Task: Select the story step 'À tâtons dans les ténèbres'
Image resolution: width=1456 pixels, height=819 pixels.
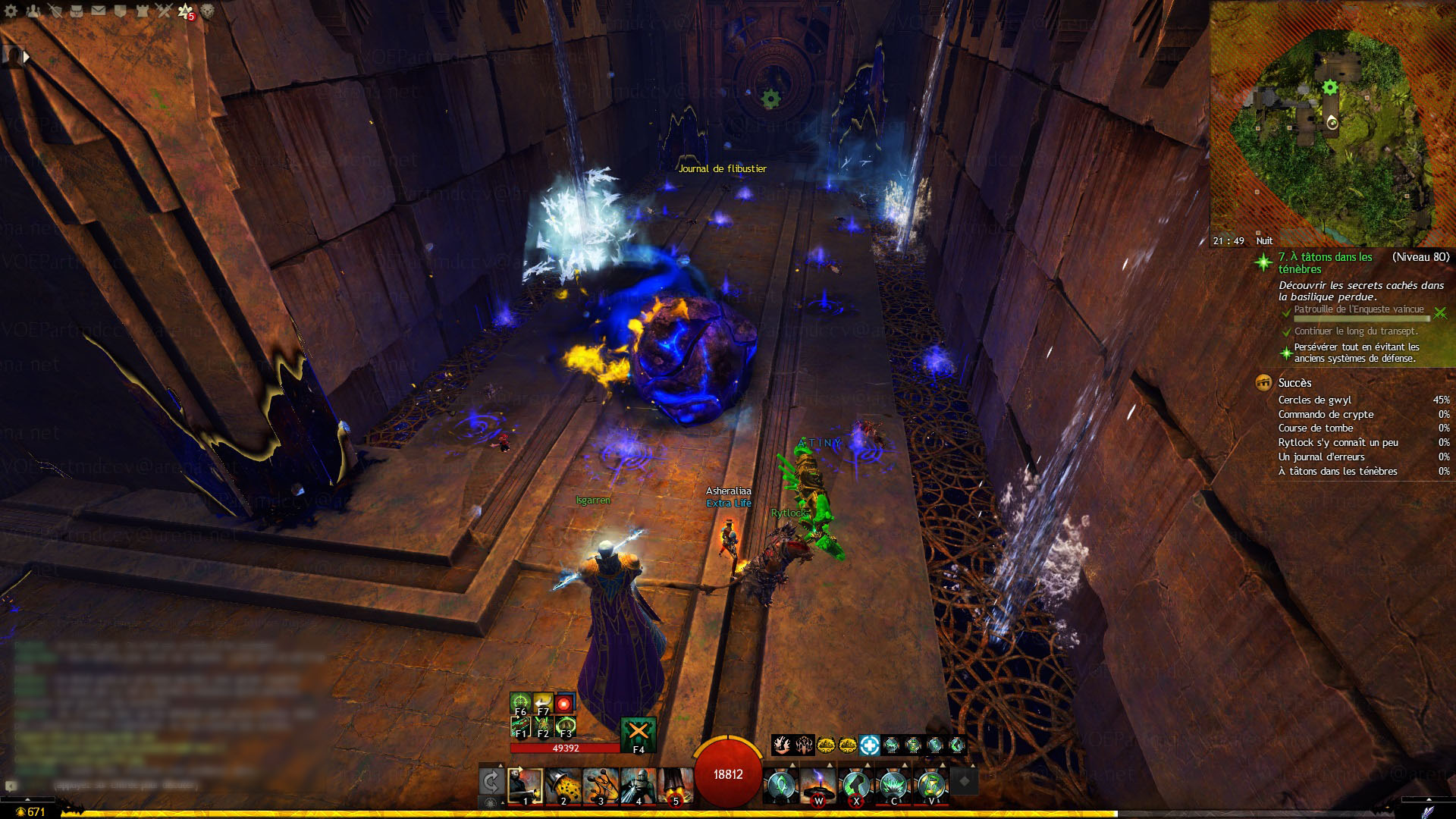Action: 1325,262
